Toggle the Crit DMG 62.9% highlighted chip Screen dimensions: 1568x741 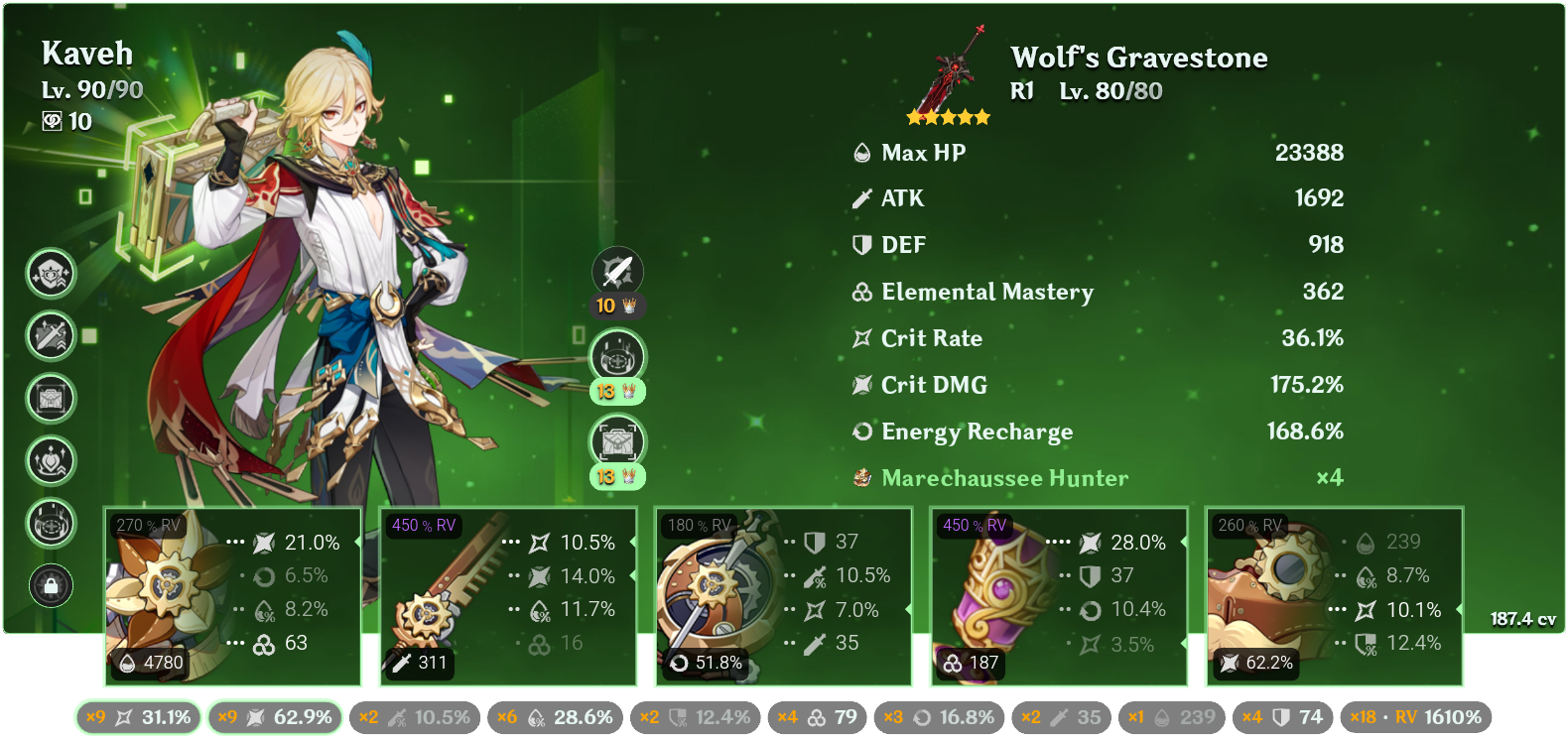pyautogui.click(x=274, y=715)
